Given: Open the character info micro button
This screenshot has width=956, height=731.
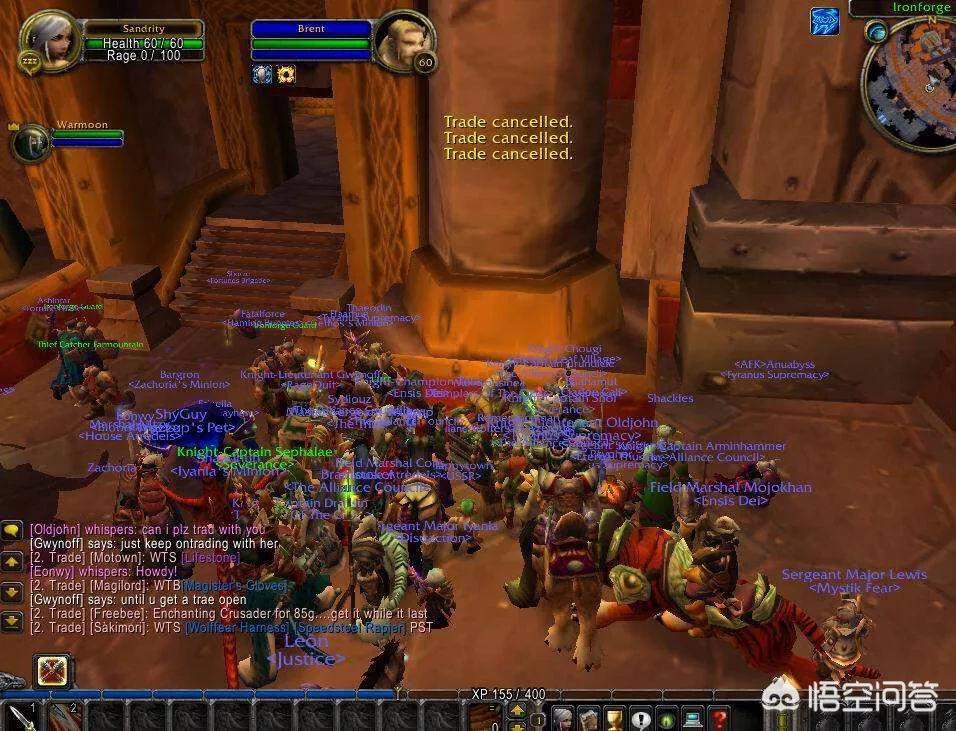Looking at the screenshot, I should (563, 717).
